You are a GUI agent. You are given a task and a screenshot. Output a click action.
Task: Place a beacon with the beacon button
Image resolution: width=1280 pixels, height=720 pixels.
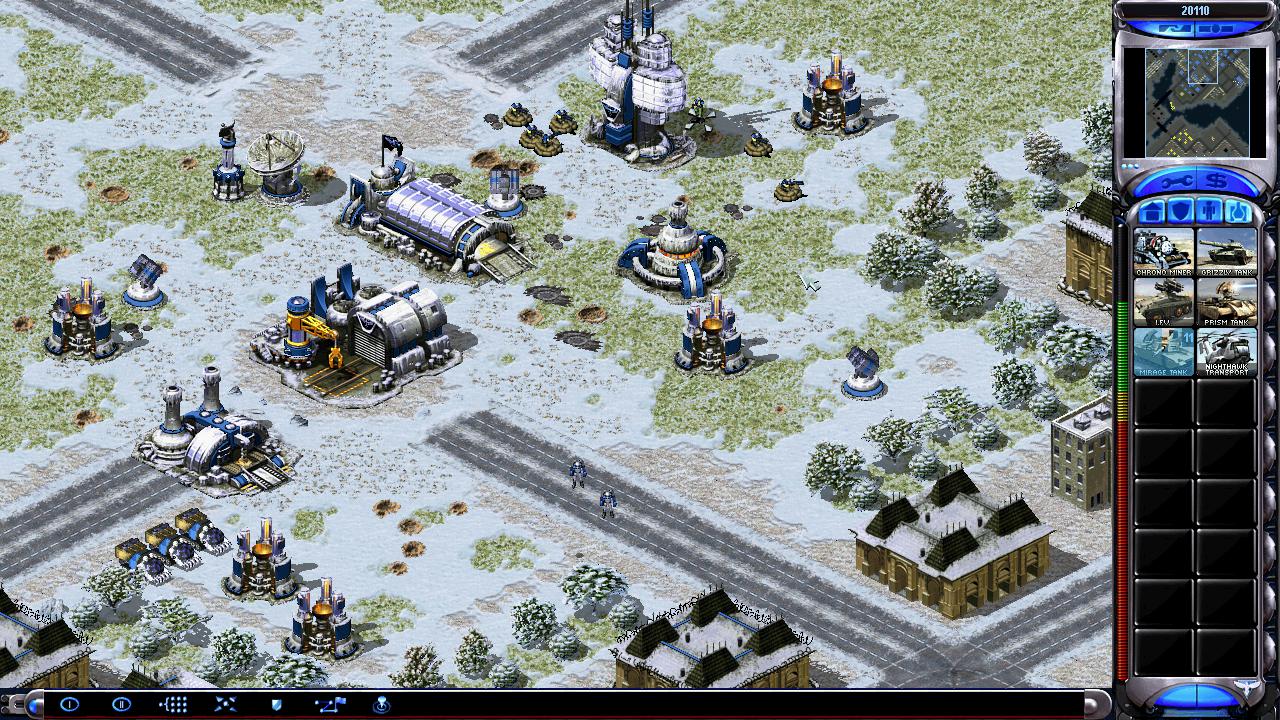pyautogui.click(x=381, y=704)
